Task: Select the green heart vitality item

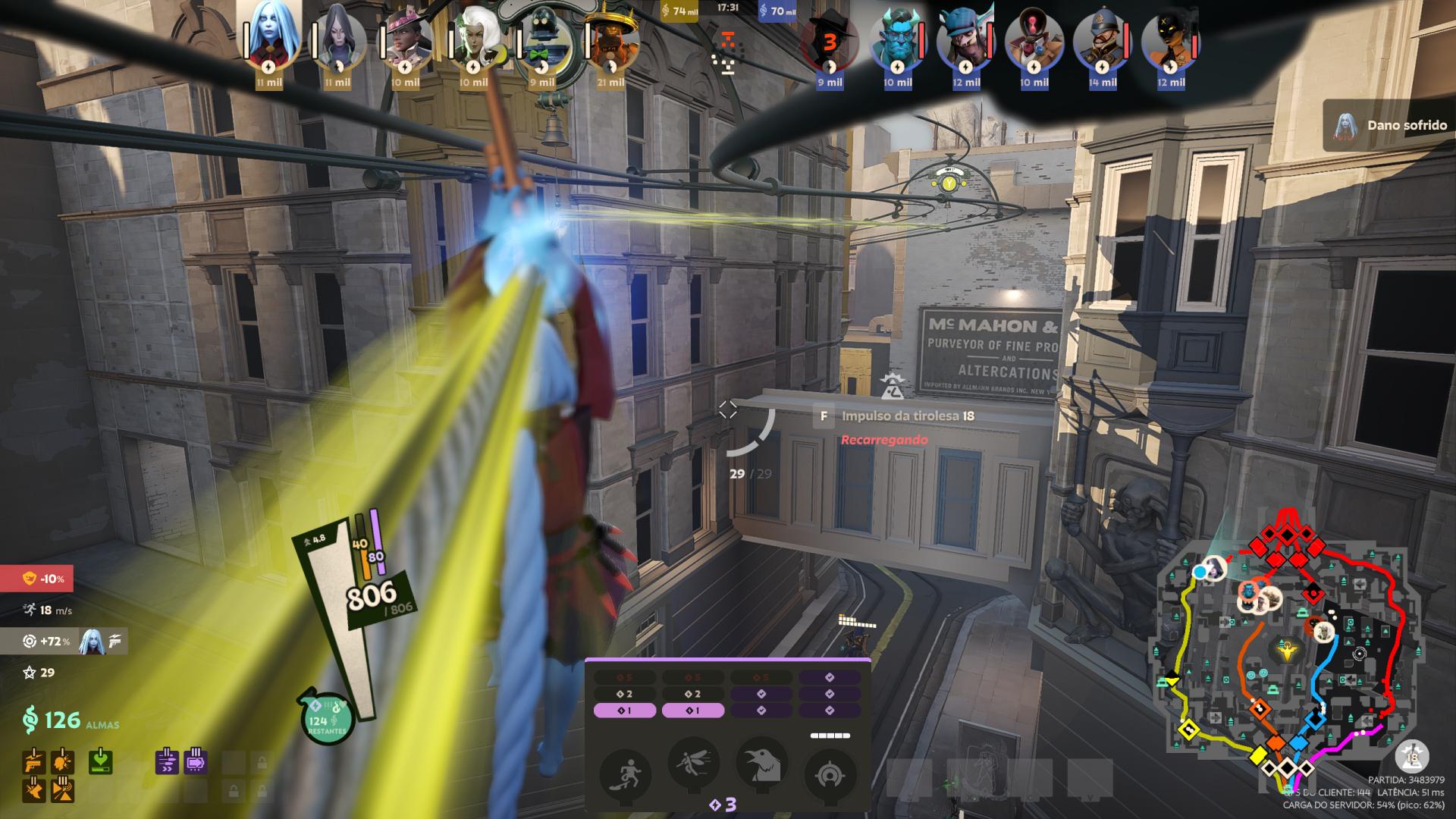Action: [x=102, y=761]
